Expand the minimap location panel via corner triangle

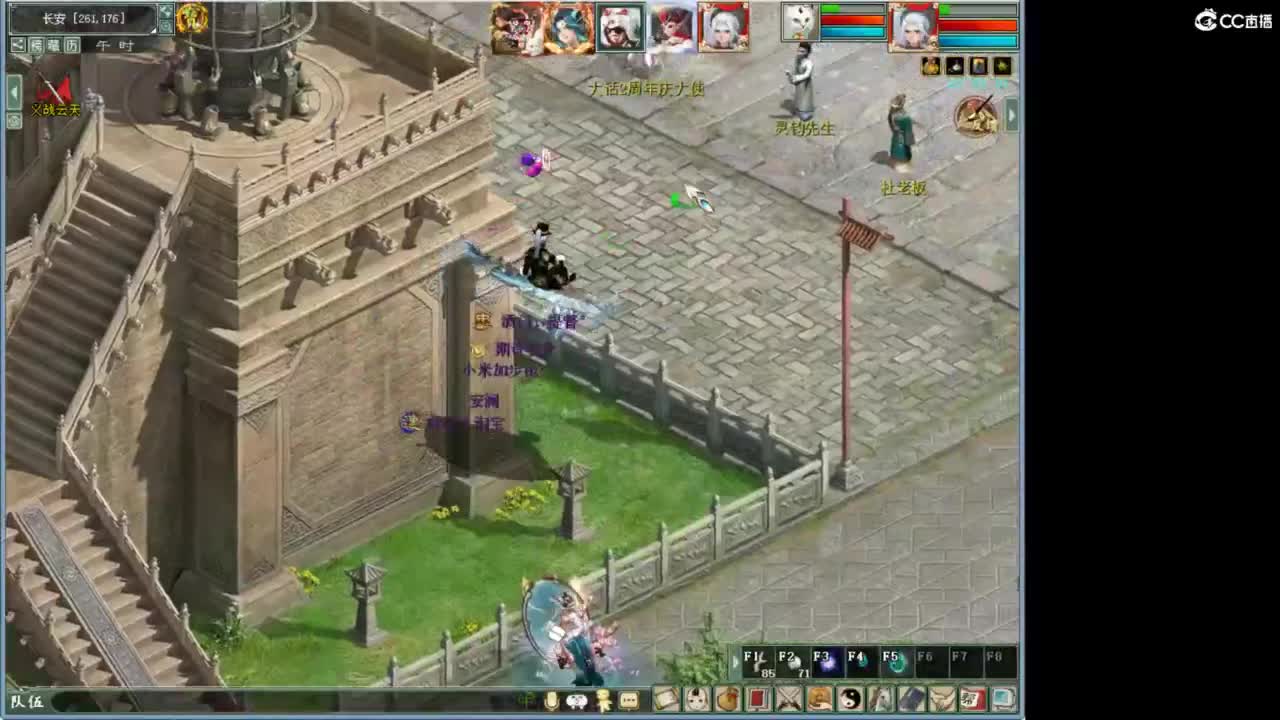tap(154, 29)
